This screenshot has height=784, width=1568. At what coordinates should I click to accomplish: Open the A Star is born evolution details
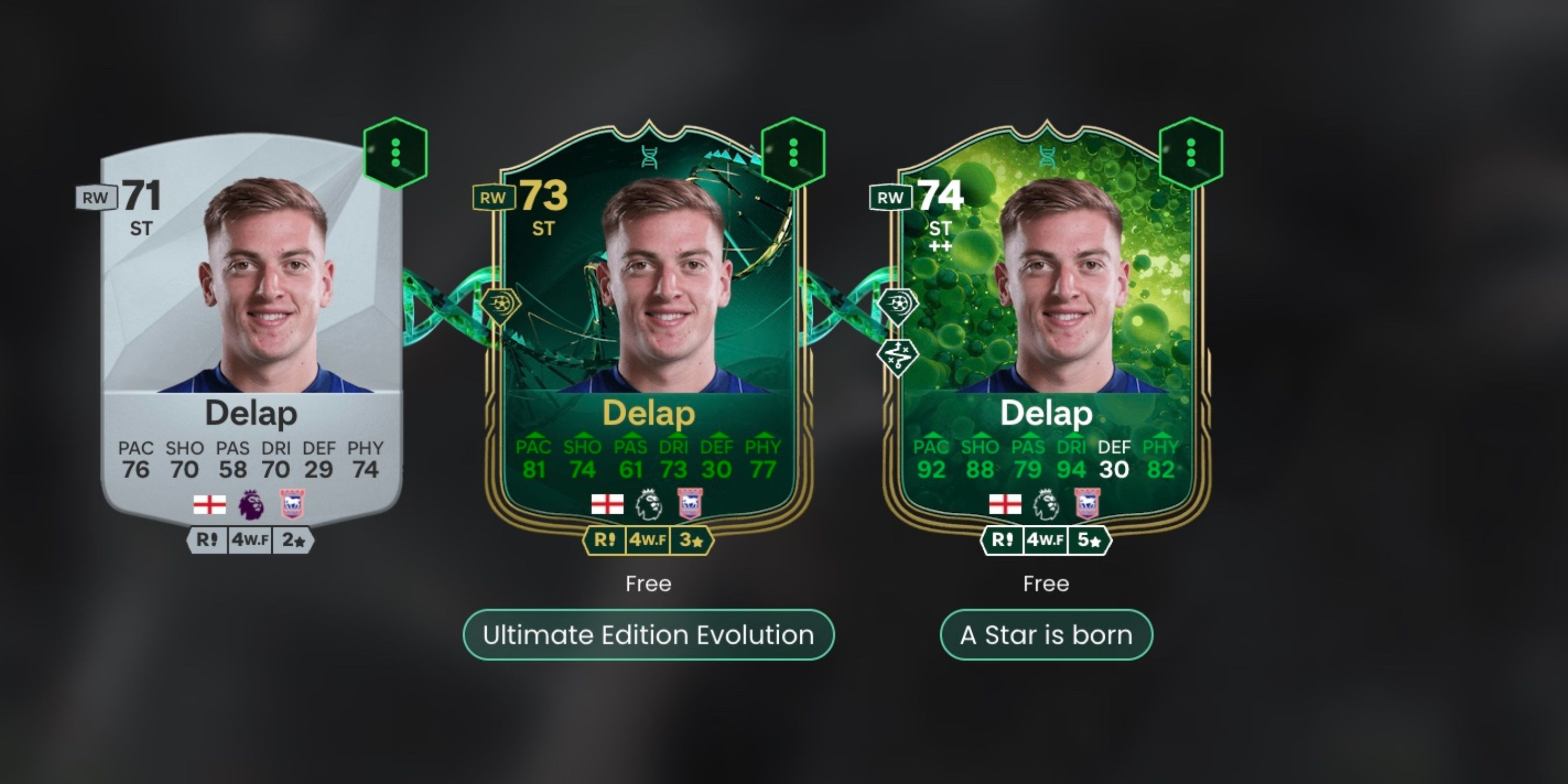tap(1045, 635)
